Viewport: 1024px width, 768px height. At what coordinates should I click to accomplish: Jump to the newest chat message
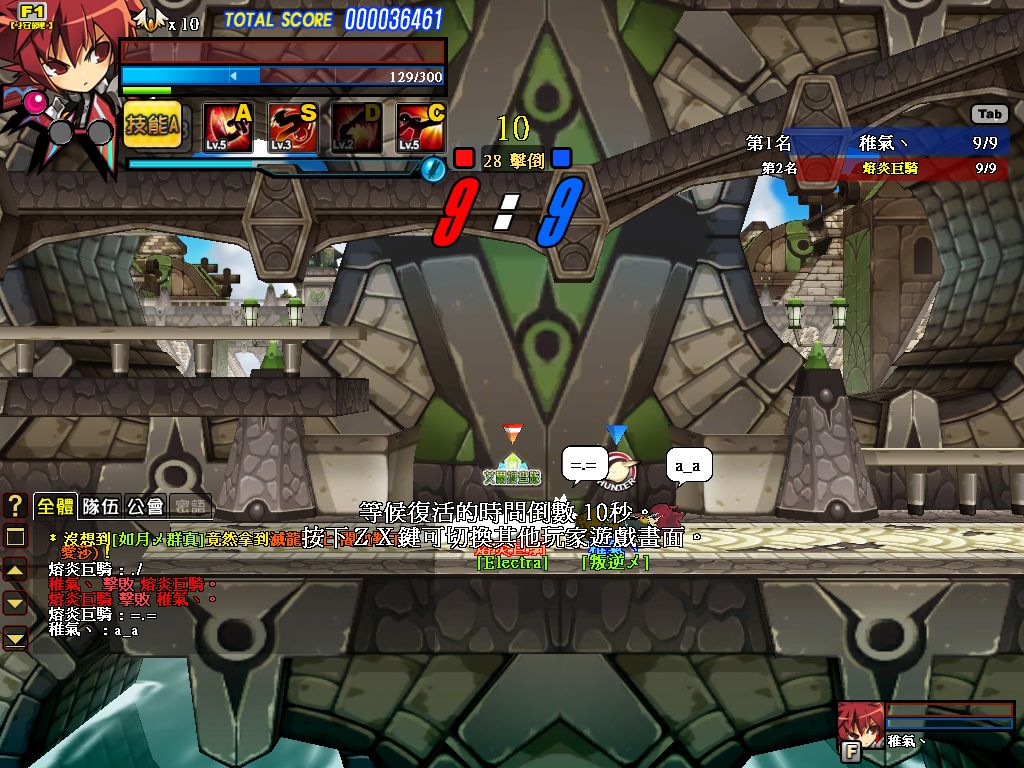click(x=15, y=637)
